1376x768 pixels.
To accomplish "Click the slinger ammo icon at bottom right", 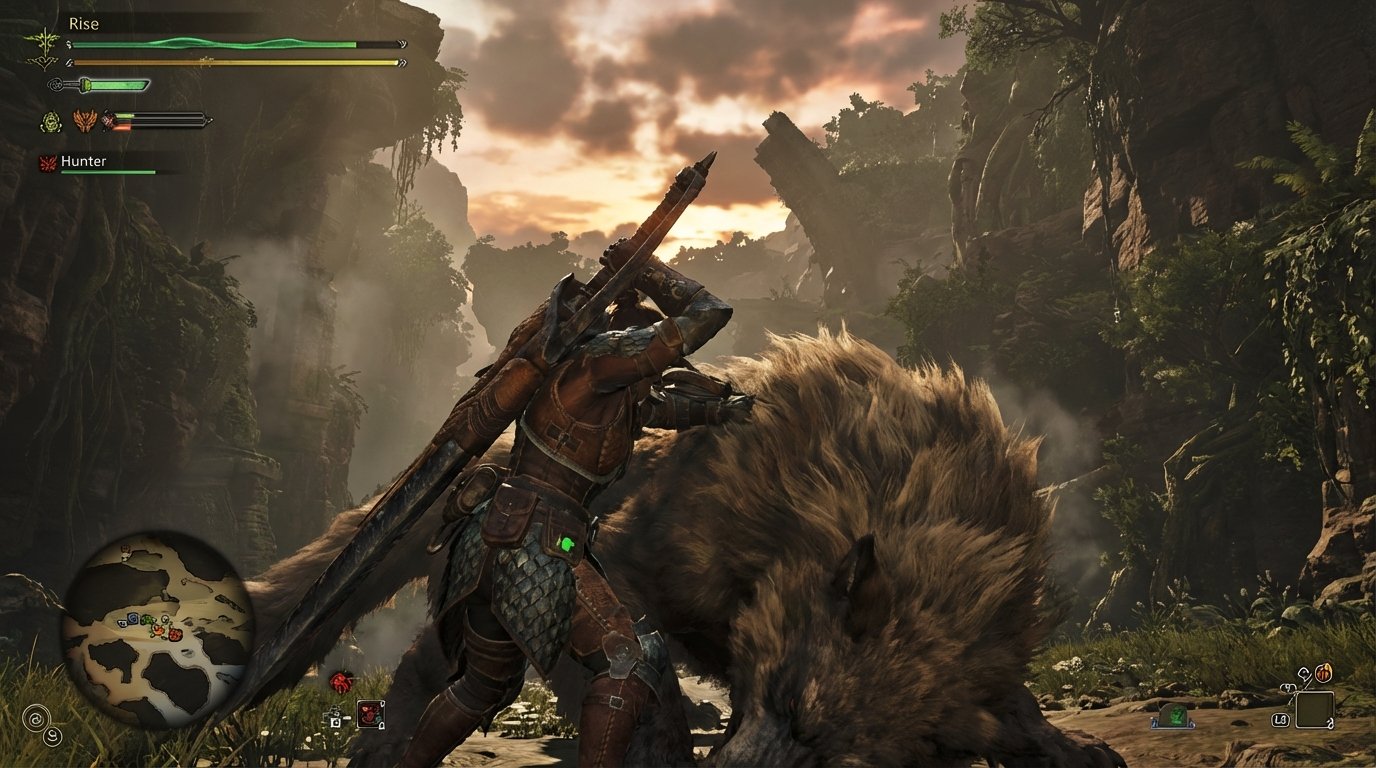I will pyautogui.click(x=1324, y=673).
